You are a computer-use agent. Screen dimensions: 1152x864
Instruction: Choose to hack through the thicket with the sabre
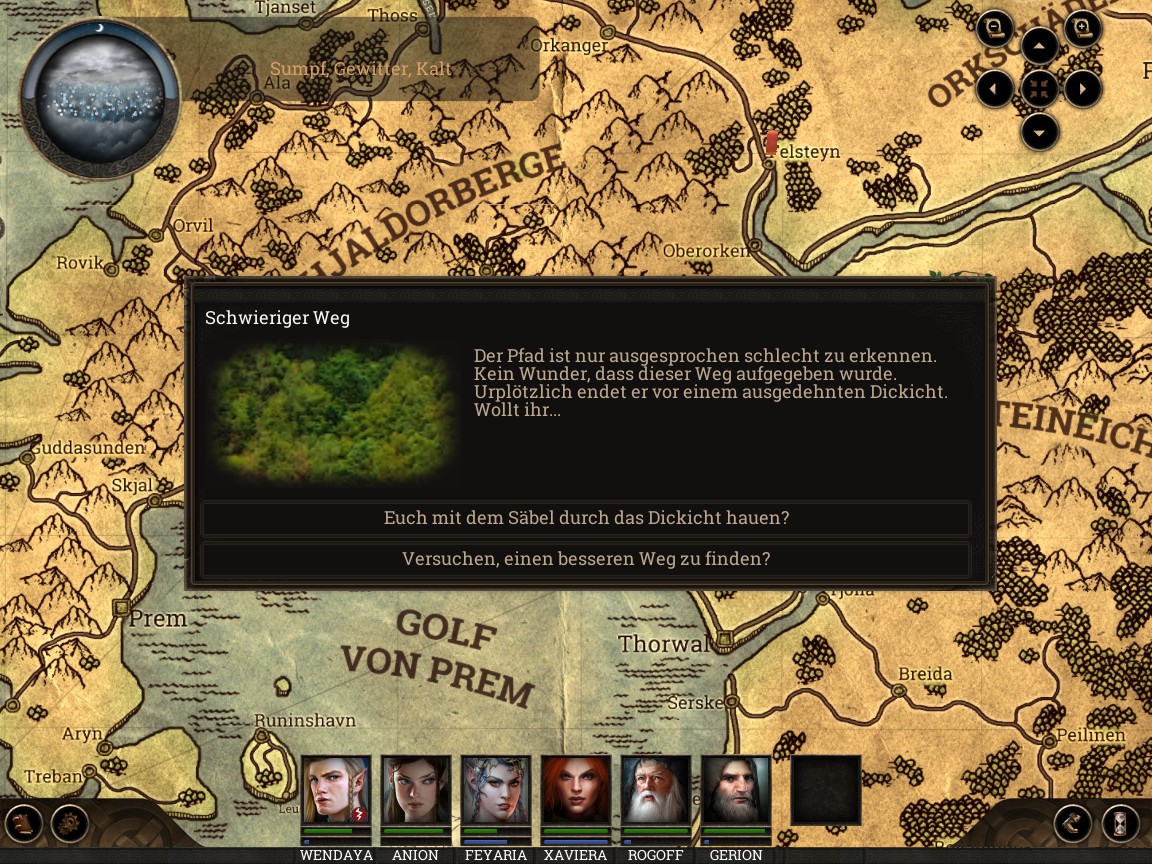pos(586,518)
